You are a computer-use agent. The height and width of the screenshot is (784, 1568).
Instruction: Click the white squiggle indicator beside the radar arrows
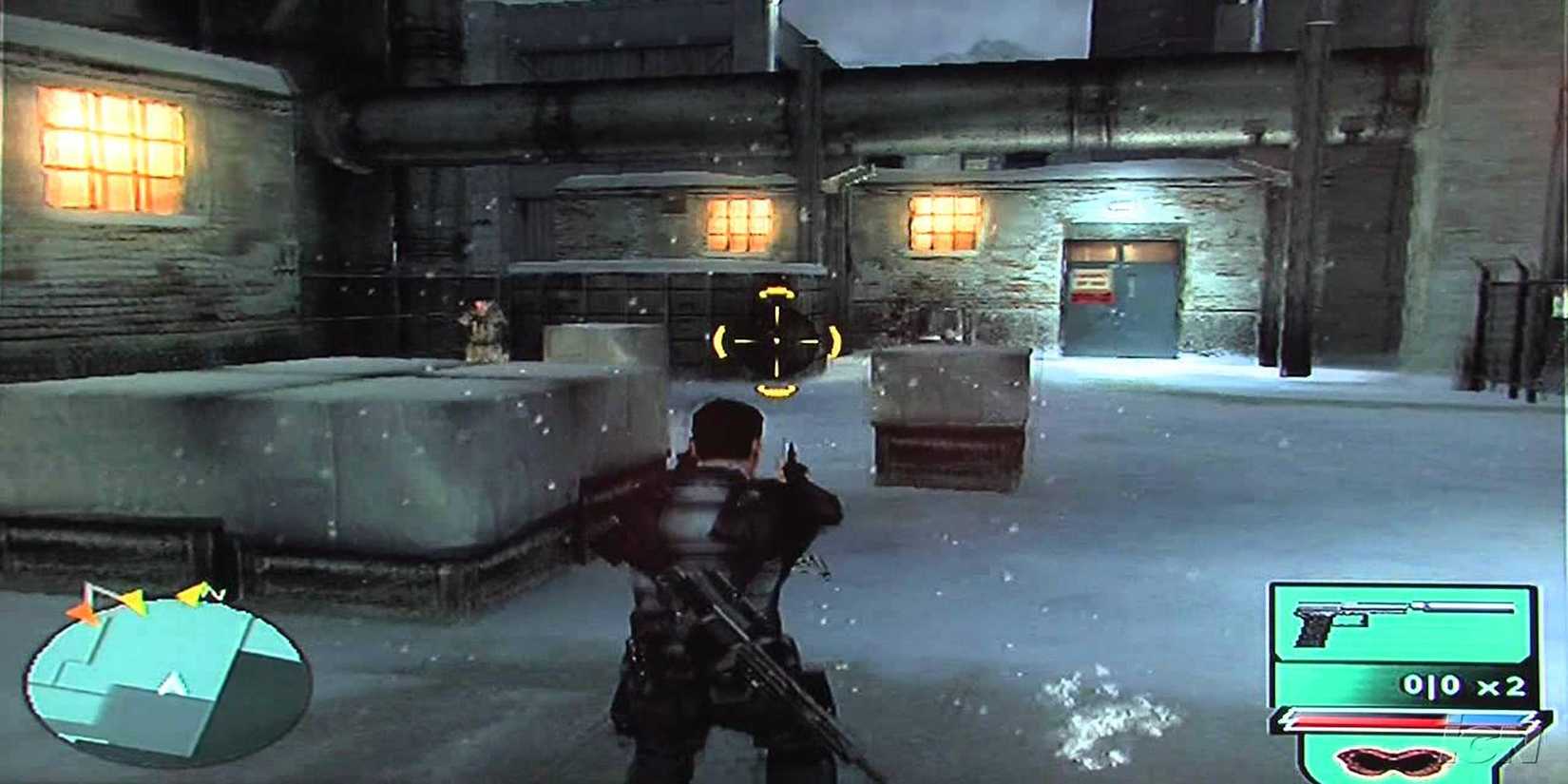point(217,594)
